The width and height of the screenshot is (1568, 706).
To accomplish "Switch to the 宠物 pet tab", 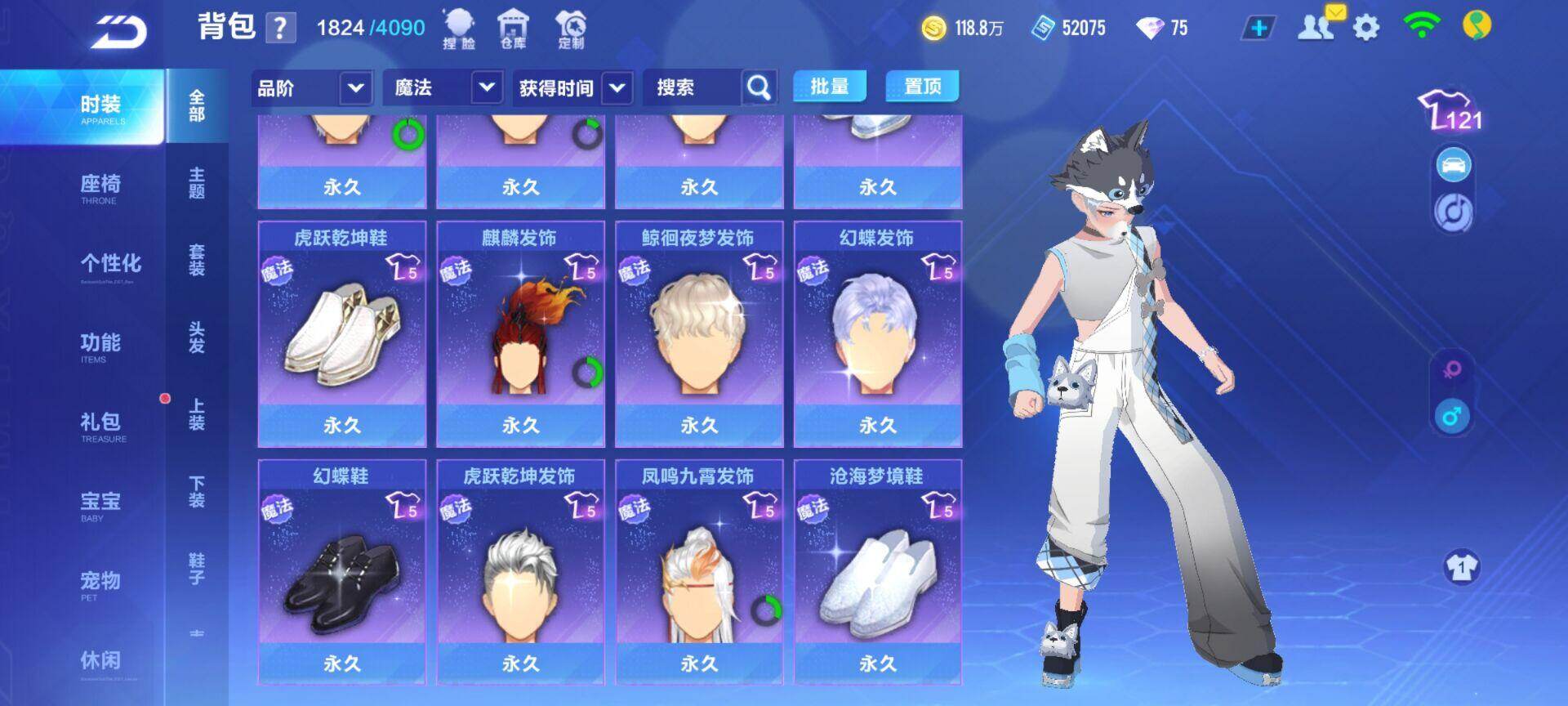I will tap(100, 584).
